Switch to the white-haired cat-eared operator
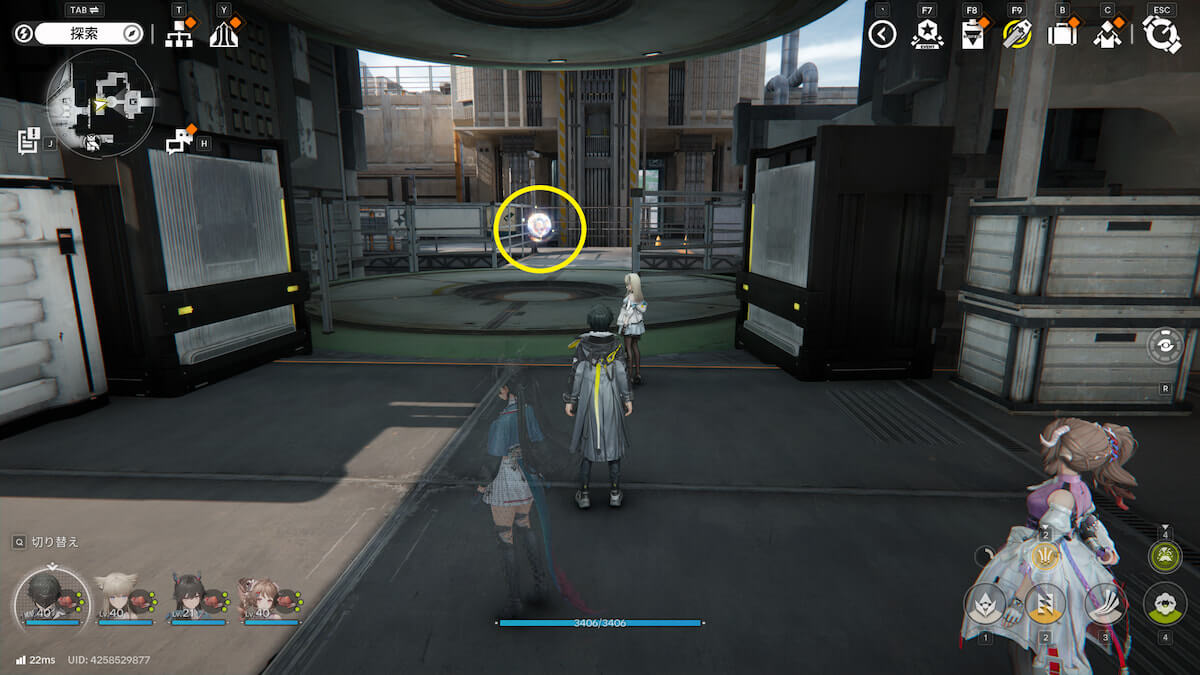1200x675 pixels. pos(117,597)
